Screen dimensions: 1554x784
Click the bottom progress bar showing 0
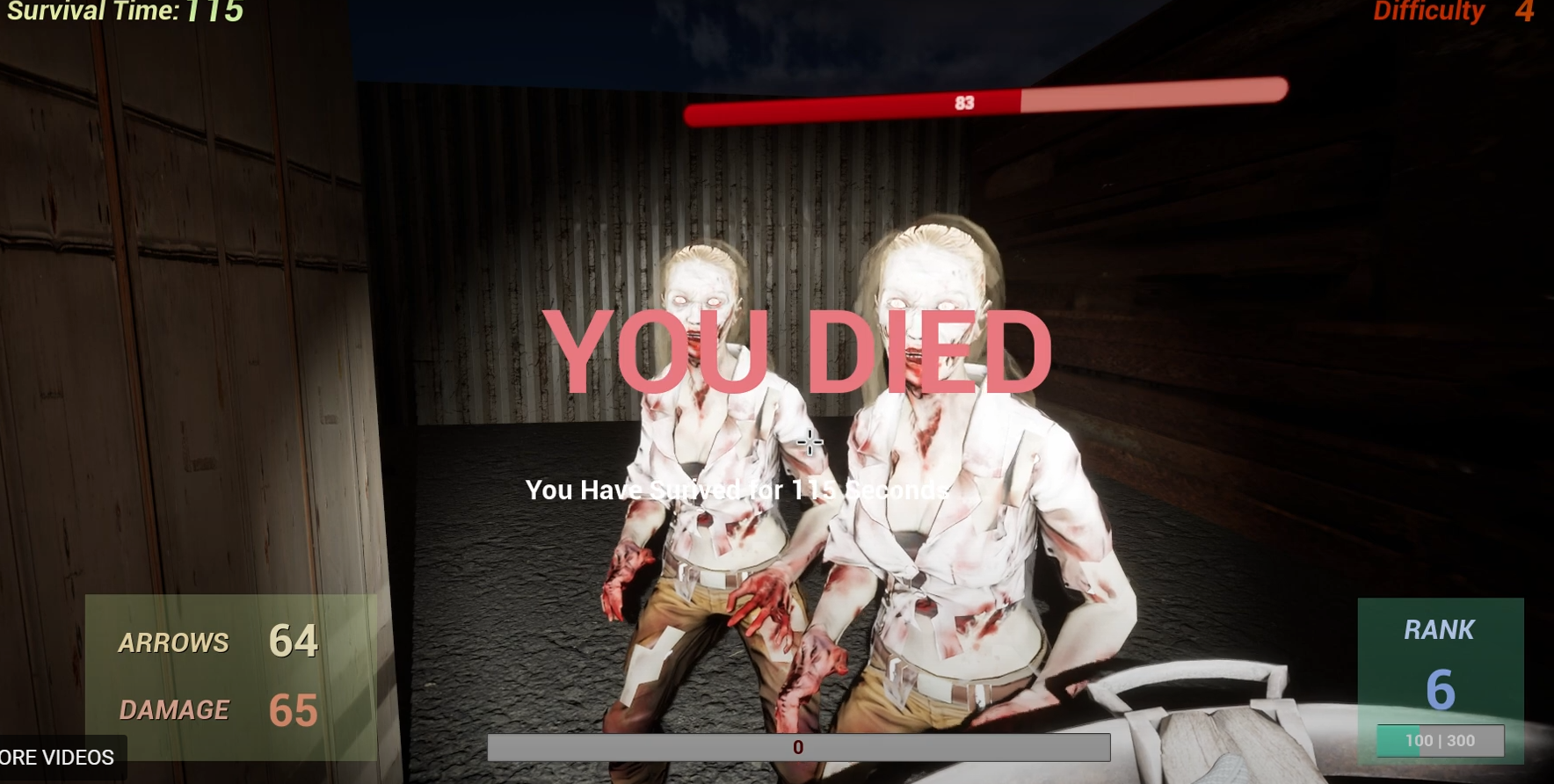point(798,746)
